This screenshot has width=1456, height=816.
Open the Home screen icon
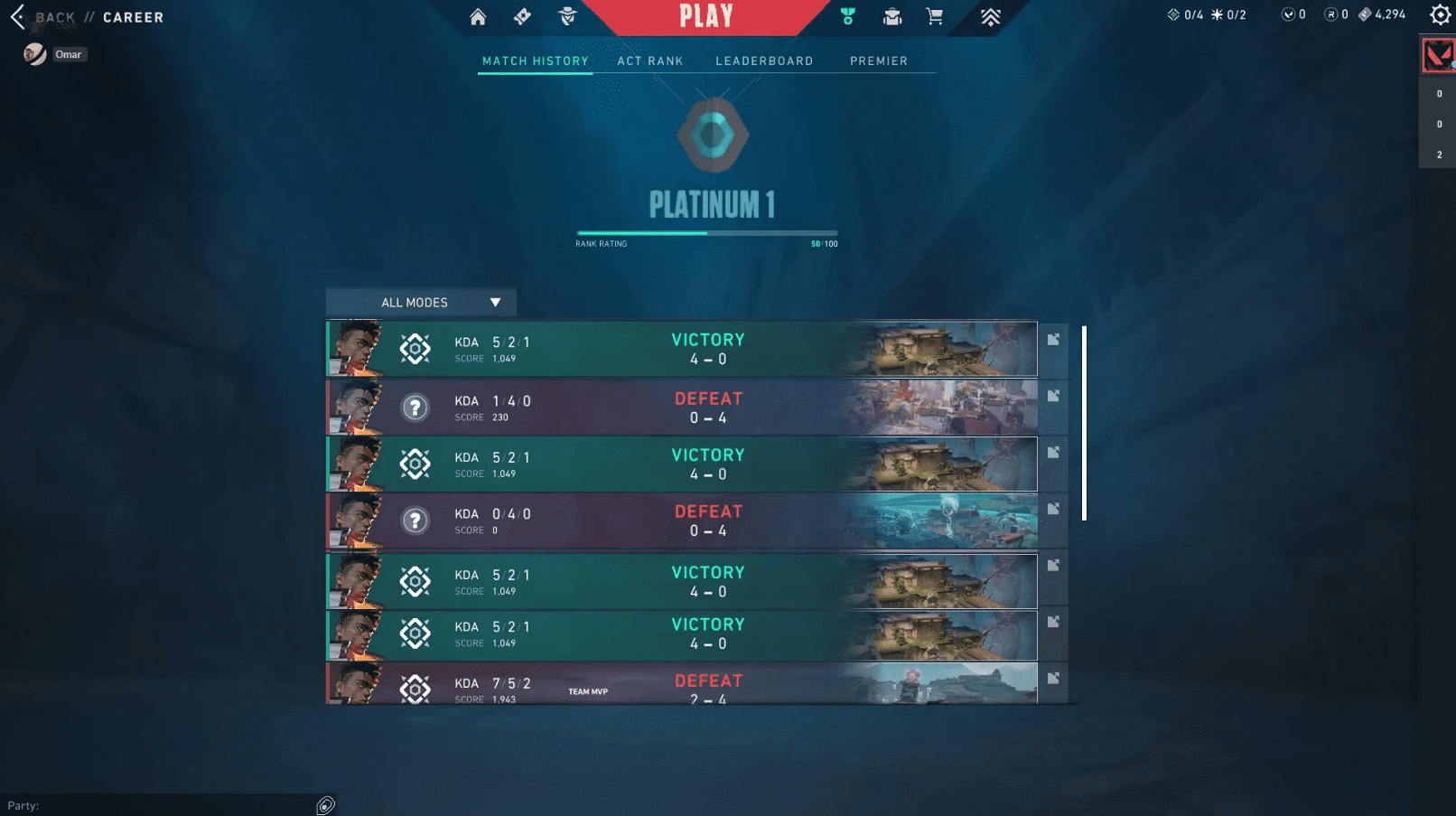pyautogui.click(x=478, y=17)
